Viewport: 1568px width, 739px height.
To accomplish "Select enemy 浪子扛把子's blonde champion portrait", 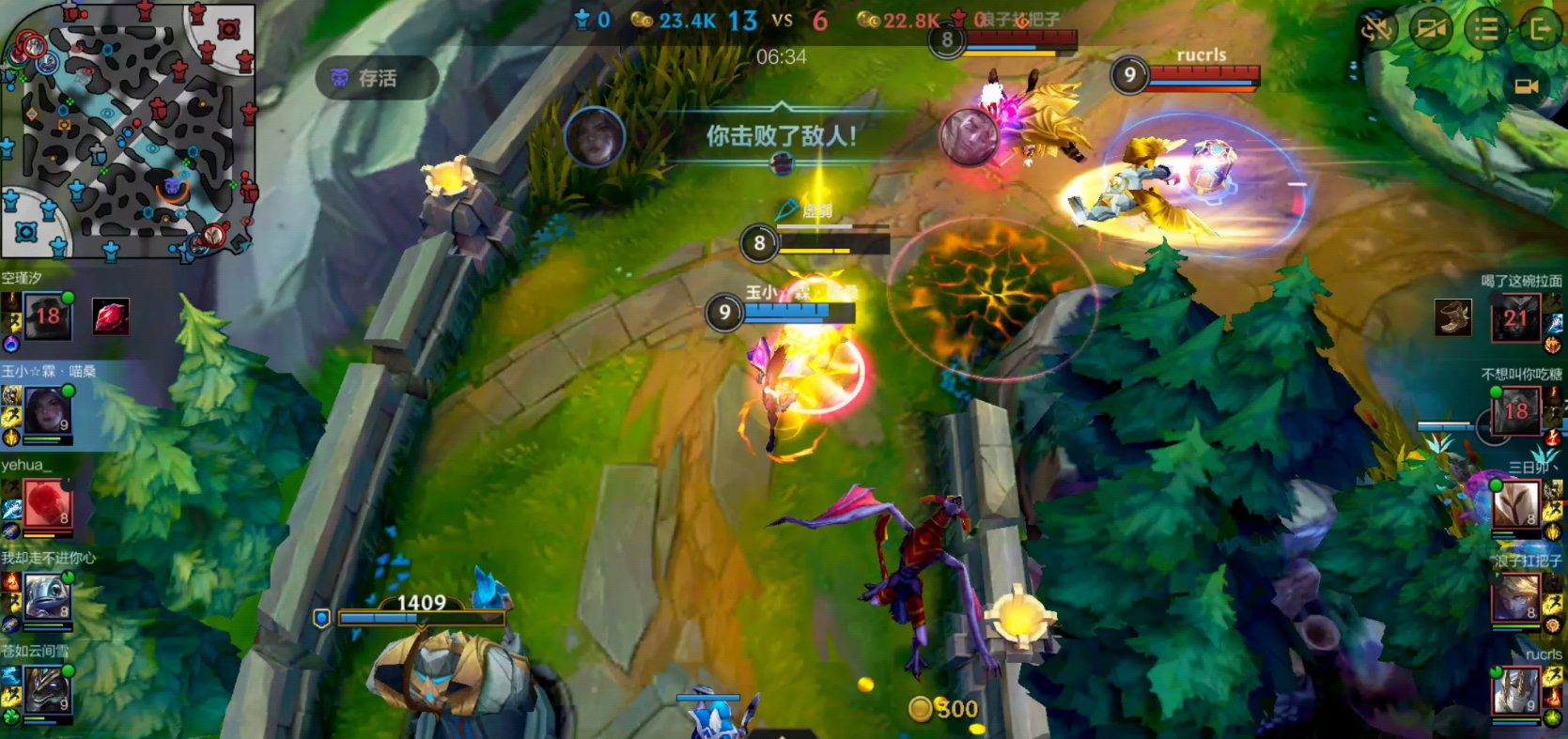I will pos(1515,597).
